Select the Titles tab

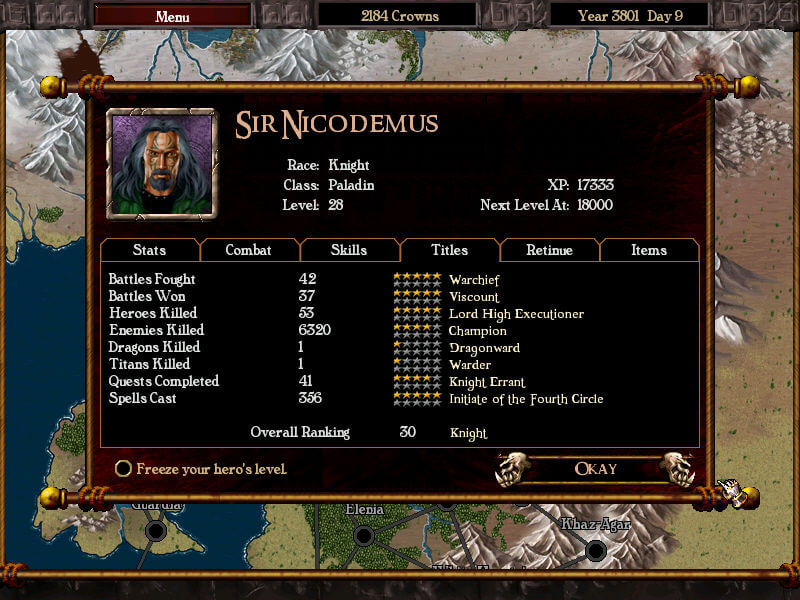449,250
